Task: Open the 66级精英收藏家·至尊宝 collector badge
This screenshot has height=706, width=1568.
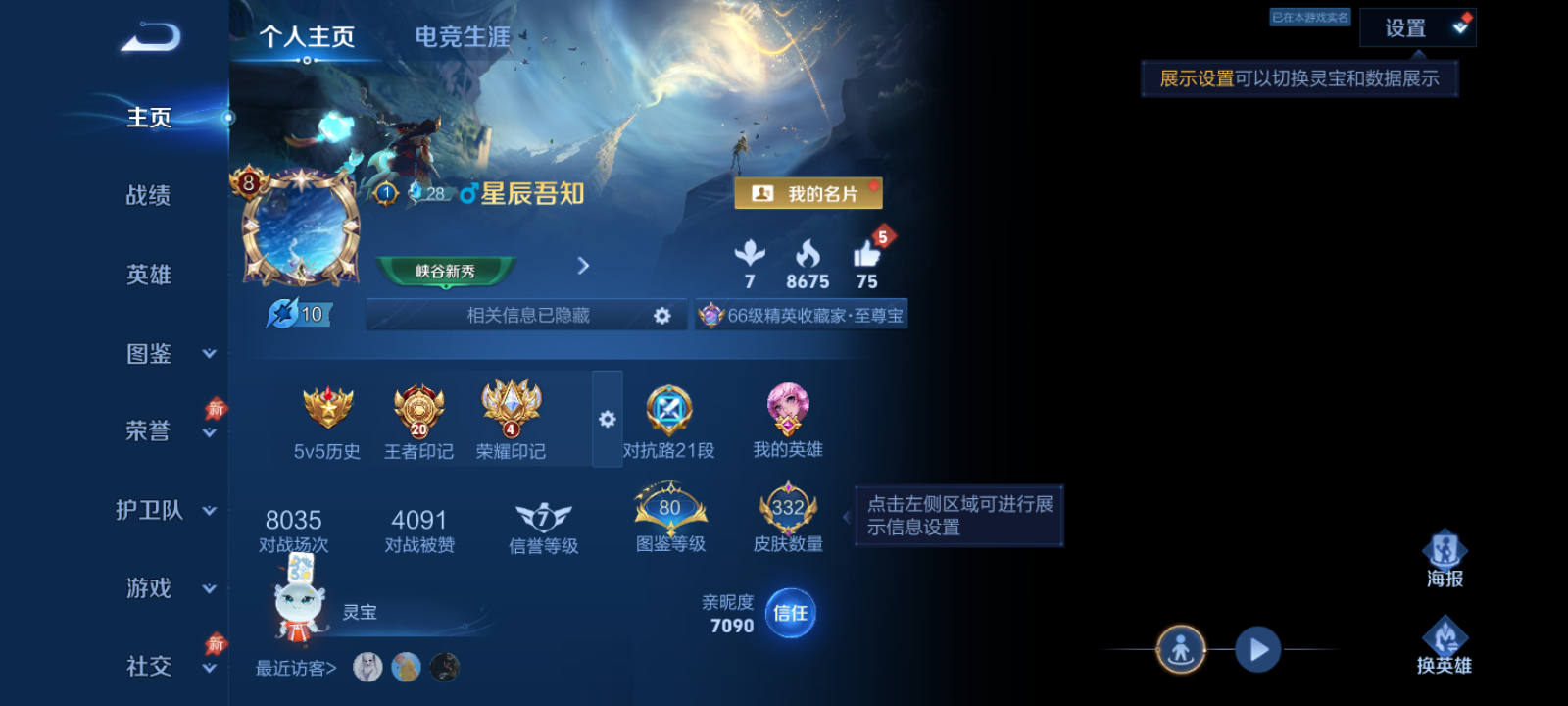Action: [801, 314]
